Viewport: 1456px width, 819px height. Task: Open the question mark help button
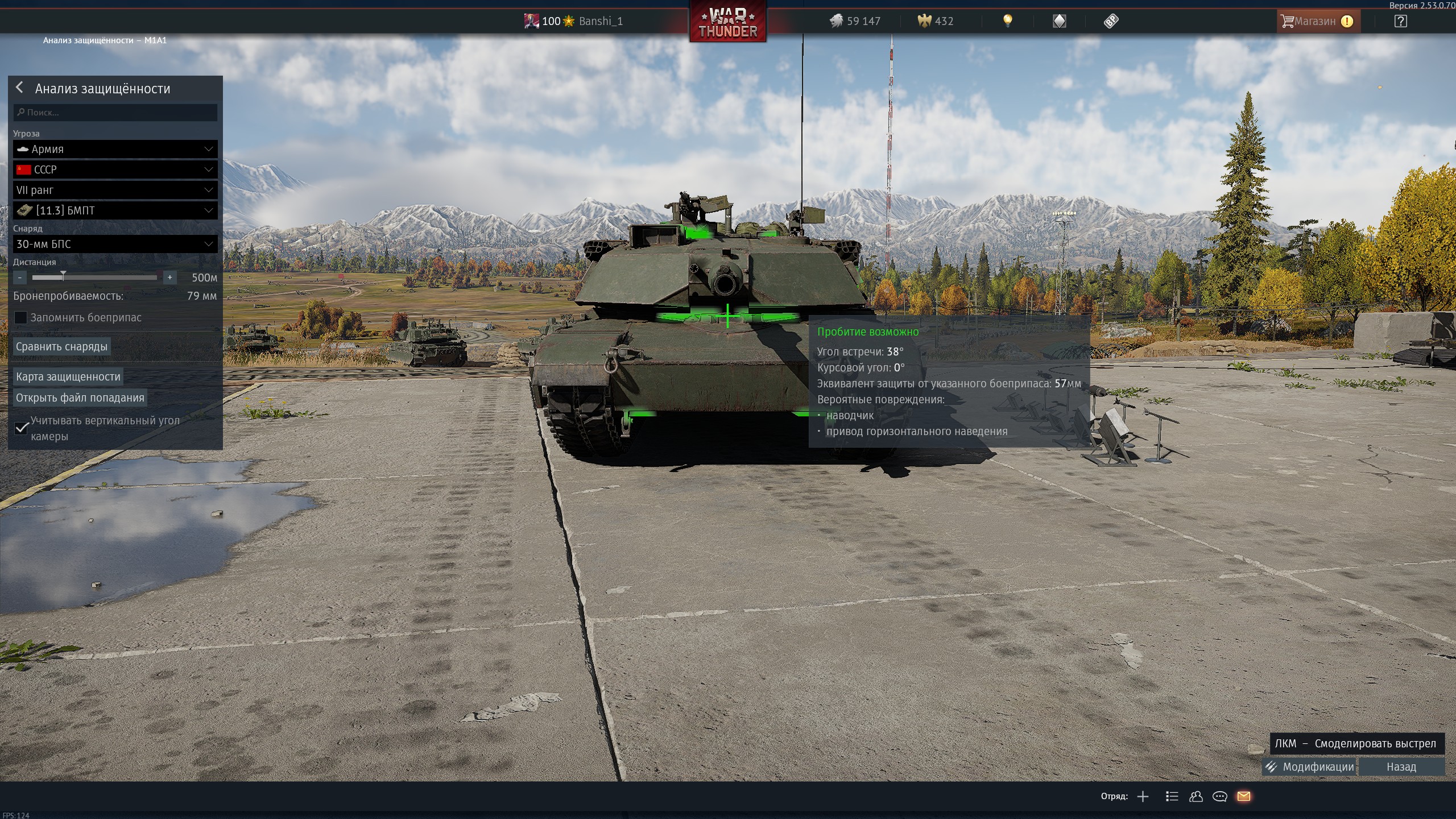pos(1401,22)
